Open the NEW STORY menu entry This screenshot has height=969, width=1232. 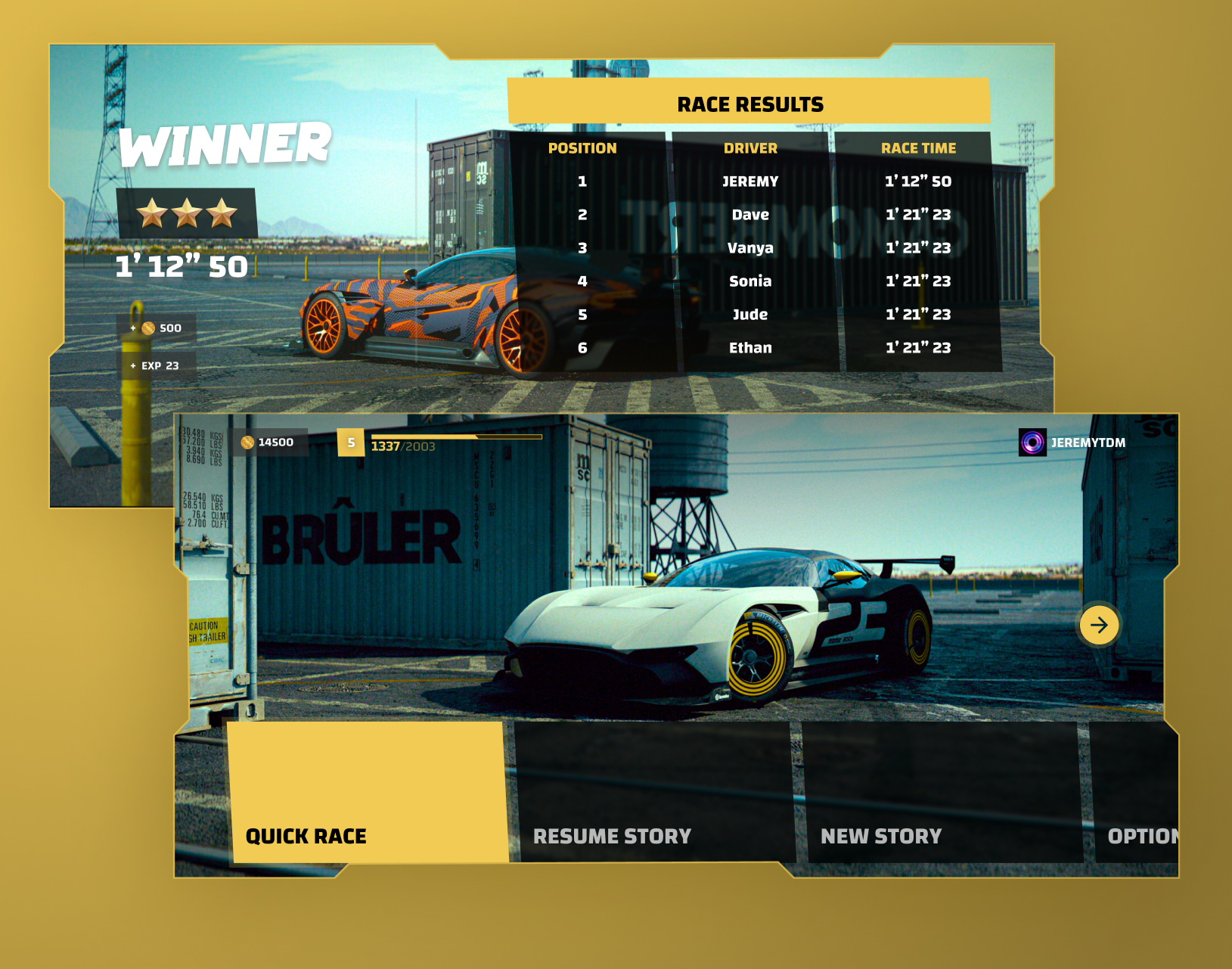880,836
